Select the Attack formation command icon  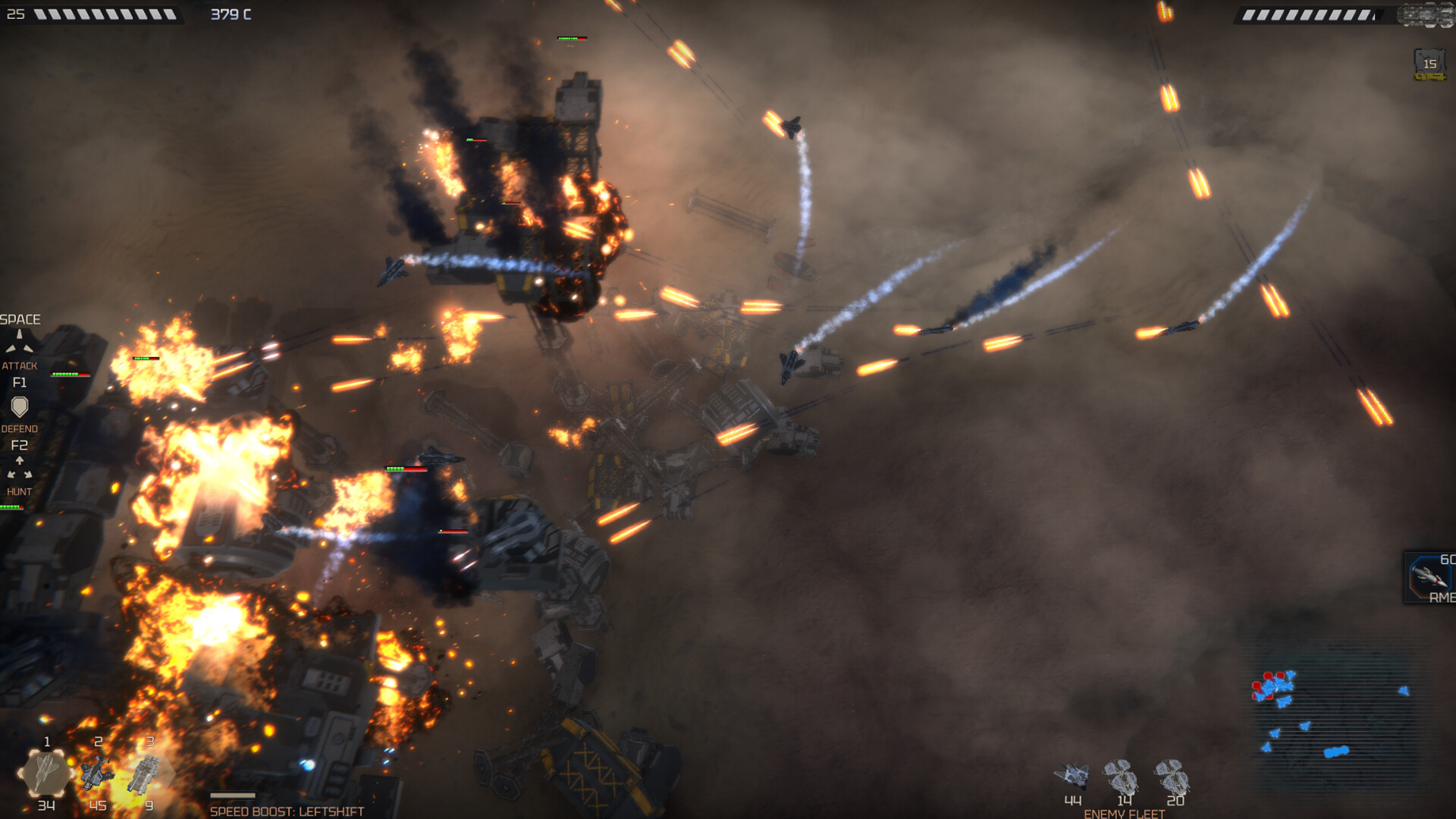(20, 343)
